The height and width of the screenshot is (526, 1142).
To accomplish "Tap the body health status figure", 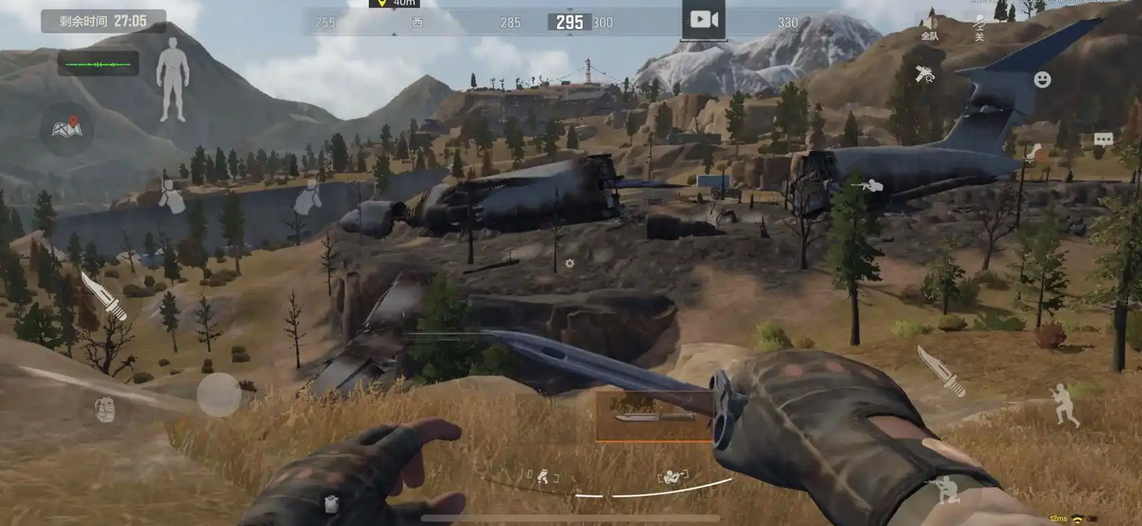I will tap(172, 80).
